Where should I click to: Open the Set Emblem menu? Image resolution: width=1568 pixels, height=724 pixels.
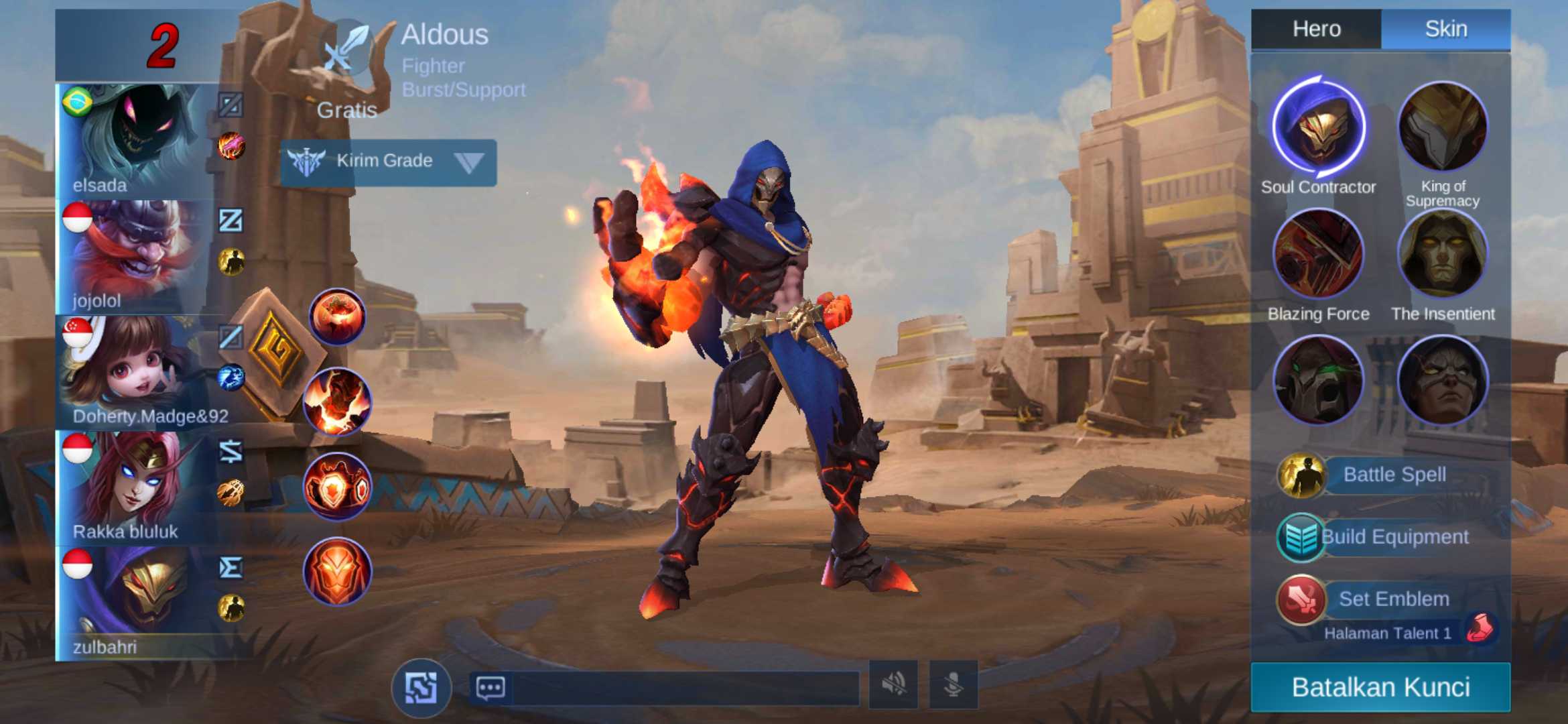pyautogui.click(x=1392, y=599)
